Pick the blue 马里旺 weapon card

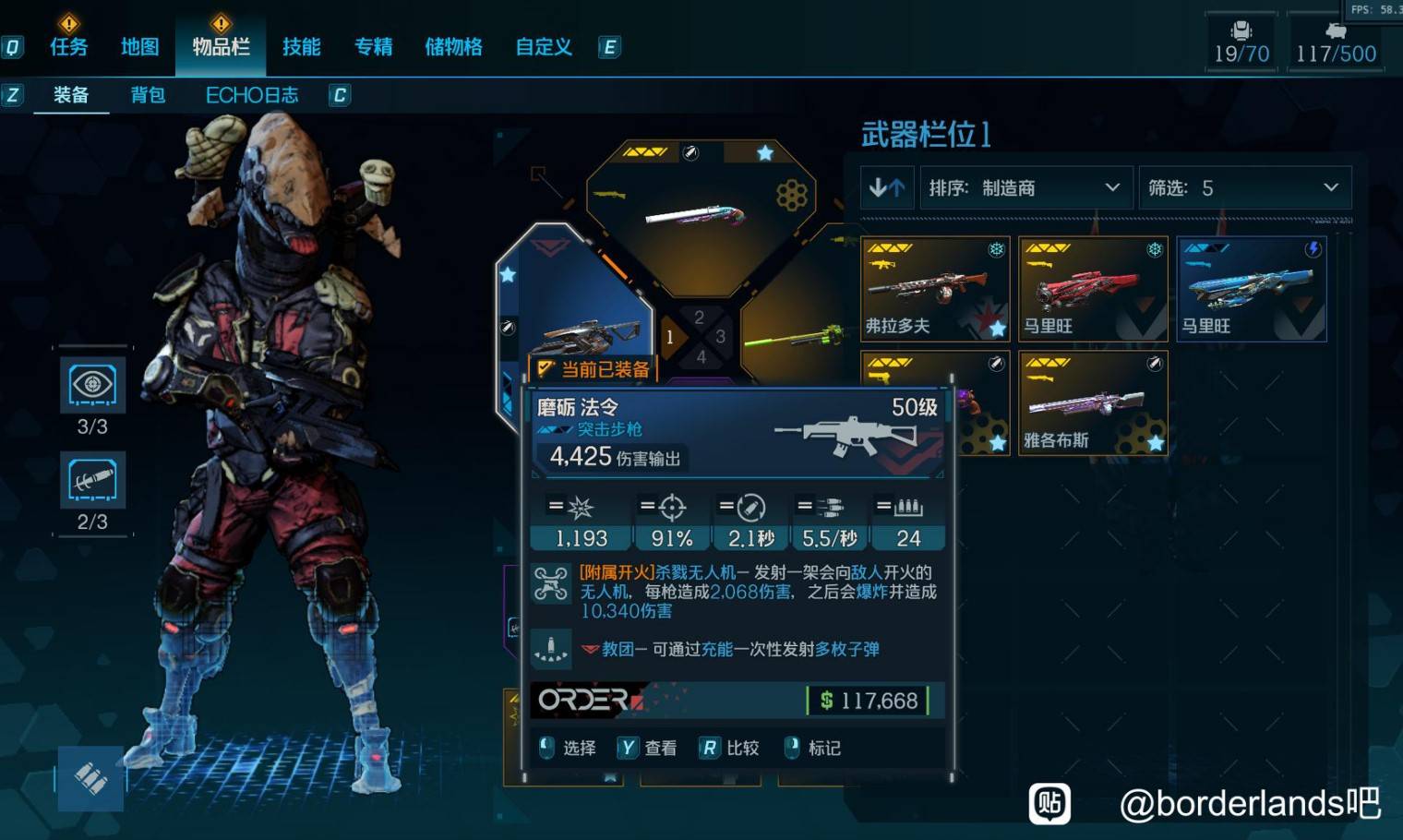click(1252, 289)
